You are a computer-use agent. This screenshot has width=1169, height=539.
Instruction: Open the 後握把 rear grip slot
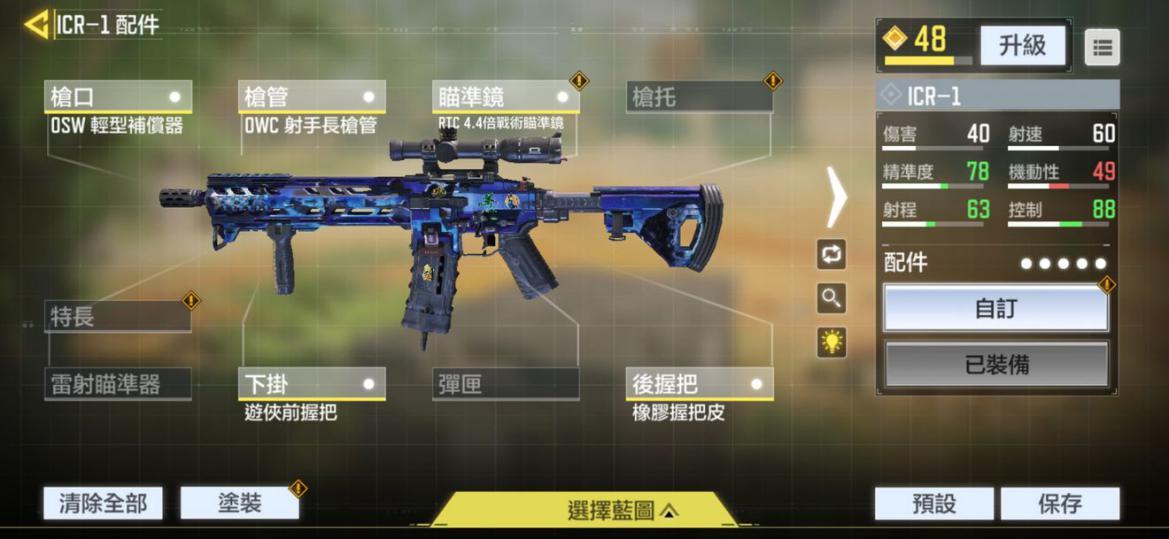tap(700, 384)
